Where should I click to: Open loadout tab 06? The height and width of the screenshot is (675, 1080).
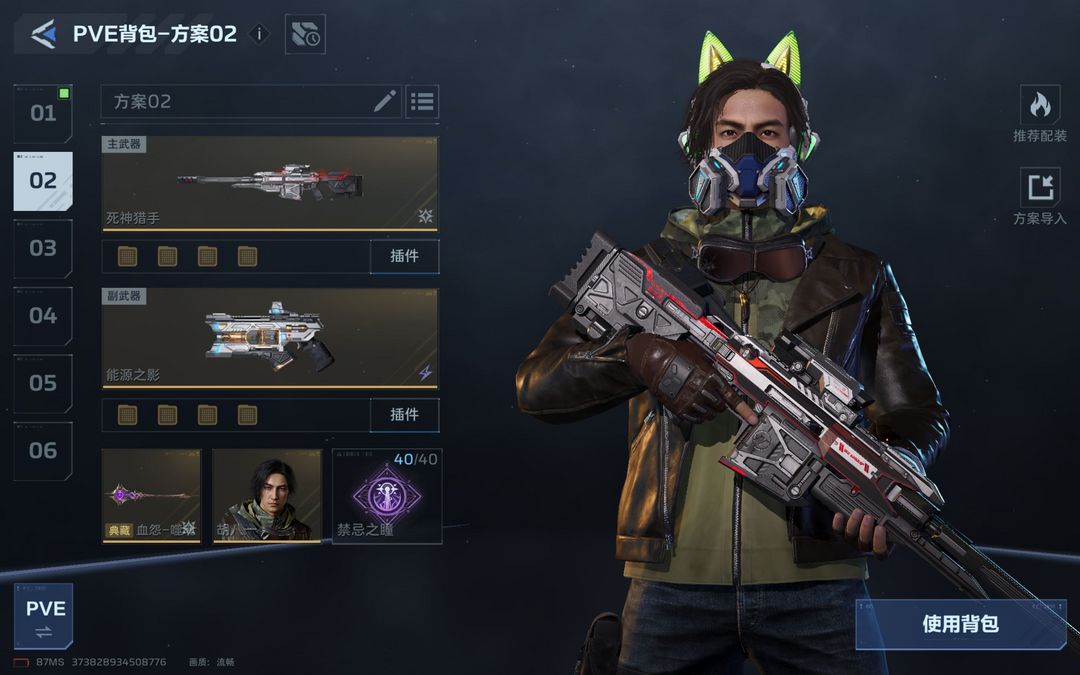[x=43, y=450]
